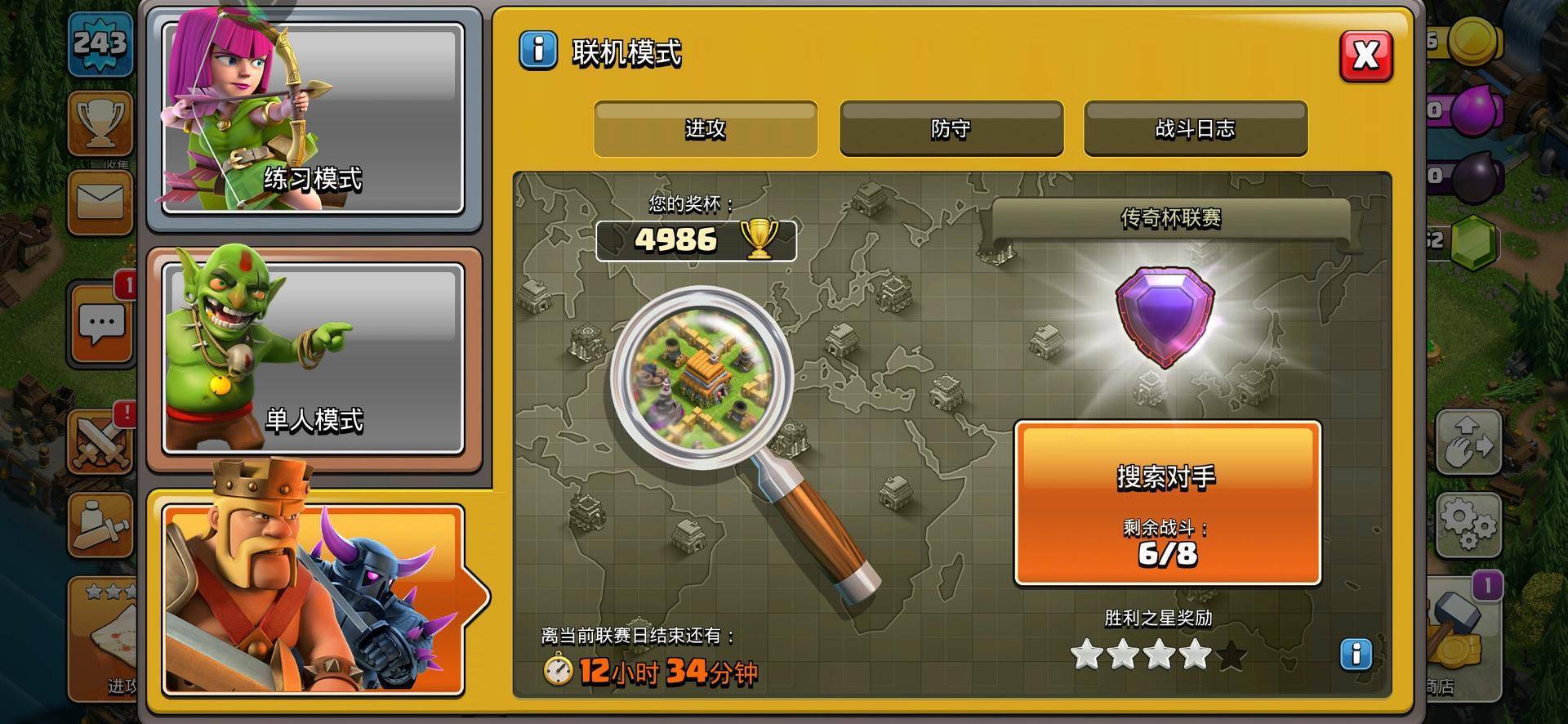This screenshot has width=1568, height=724.
Task: Open the gear settings button
Action: pyautogui.click(x=1468, y=524)
